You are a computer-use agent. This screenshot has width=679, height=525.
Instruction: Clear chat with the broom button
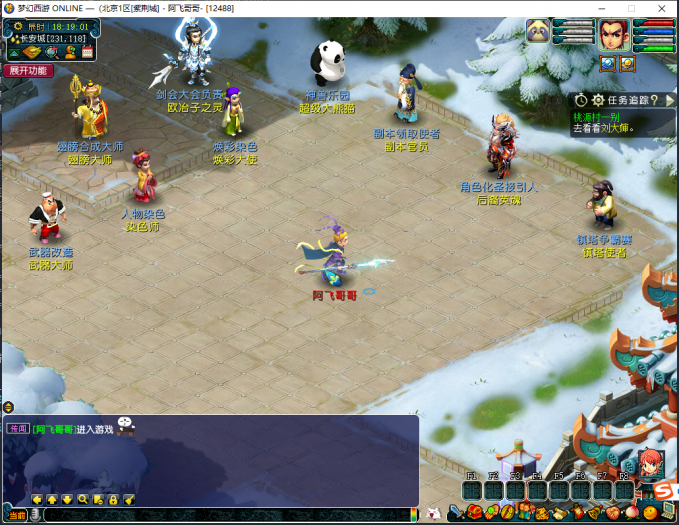[x=128, y=499]
